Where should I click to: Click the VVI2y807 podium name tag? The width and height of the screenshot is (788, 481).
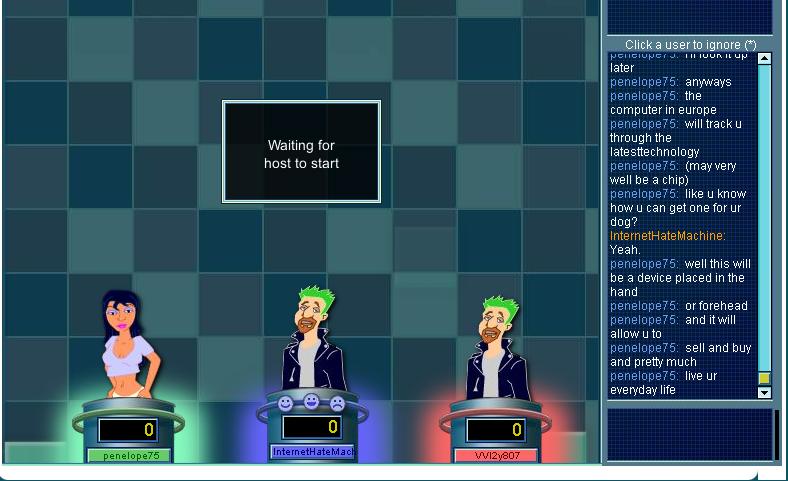[497, 456]
